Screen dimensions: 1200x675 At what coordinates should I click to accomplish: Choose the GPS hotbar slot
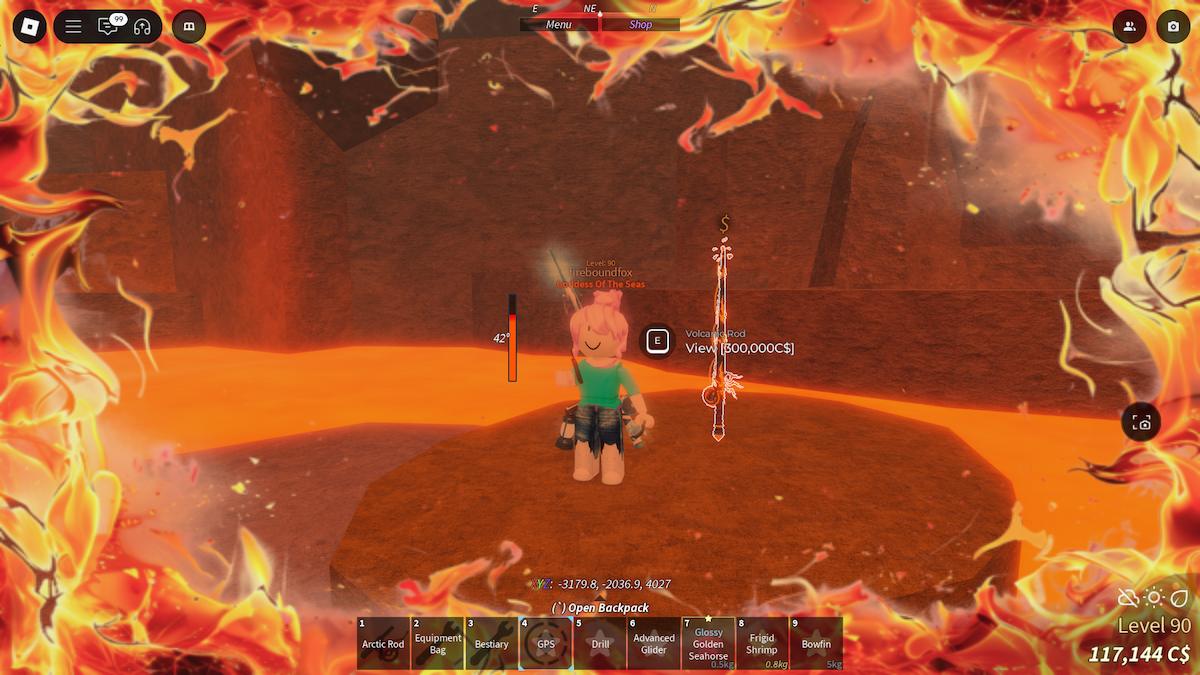pos(546,643)
